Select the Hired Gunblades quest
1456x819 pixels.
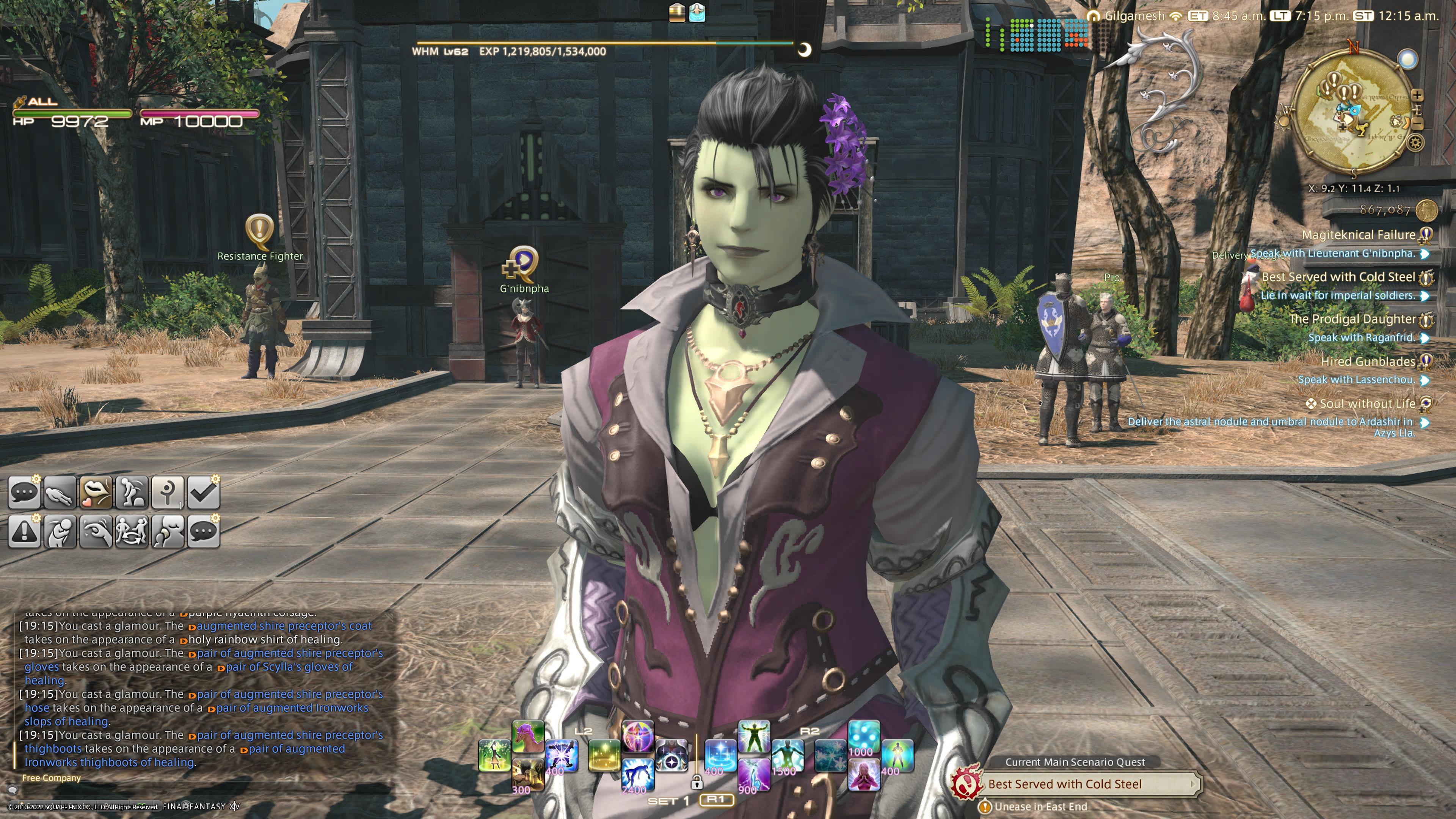click(x=1367, y=362)
